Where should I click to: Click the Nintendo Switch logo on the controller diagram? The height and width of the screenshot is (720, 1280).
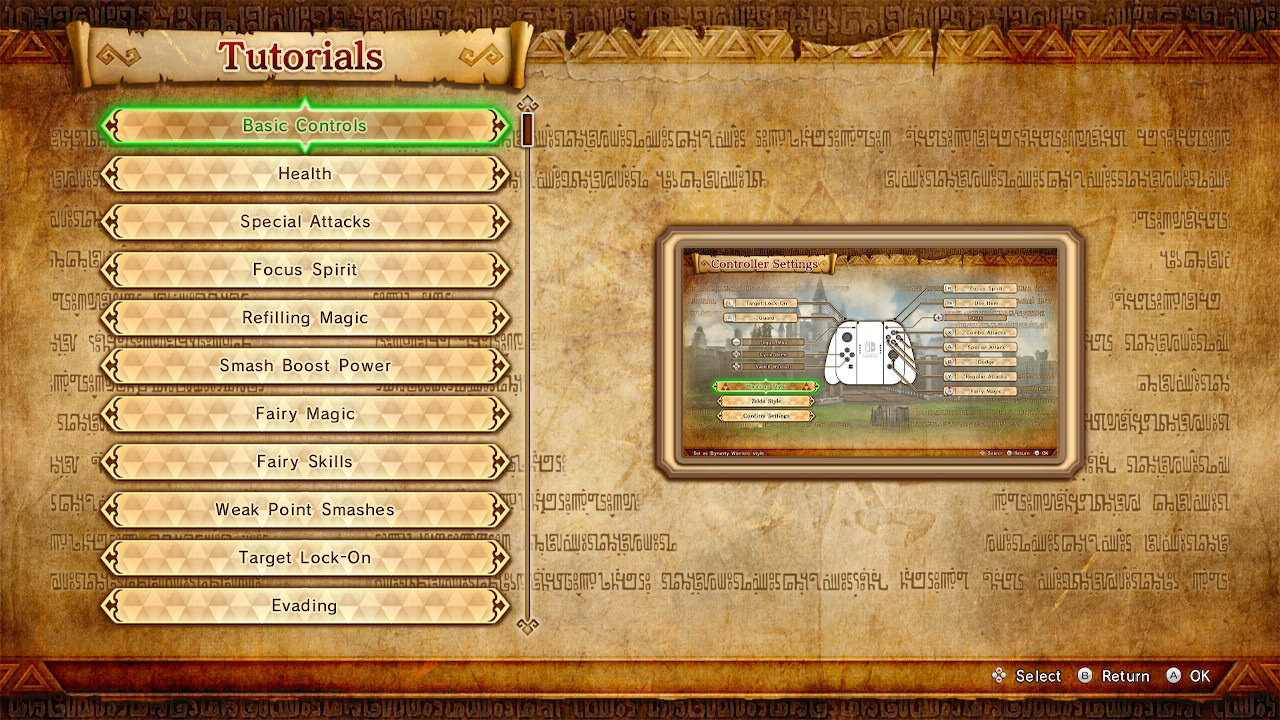click(871, 345)
